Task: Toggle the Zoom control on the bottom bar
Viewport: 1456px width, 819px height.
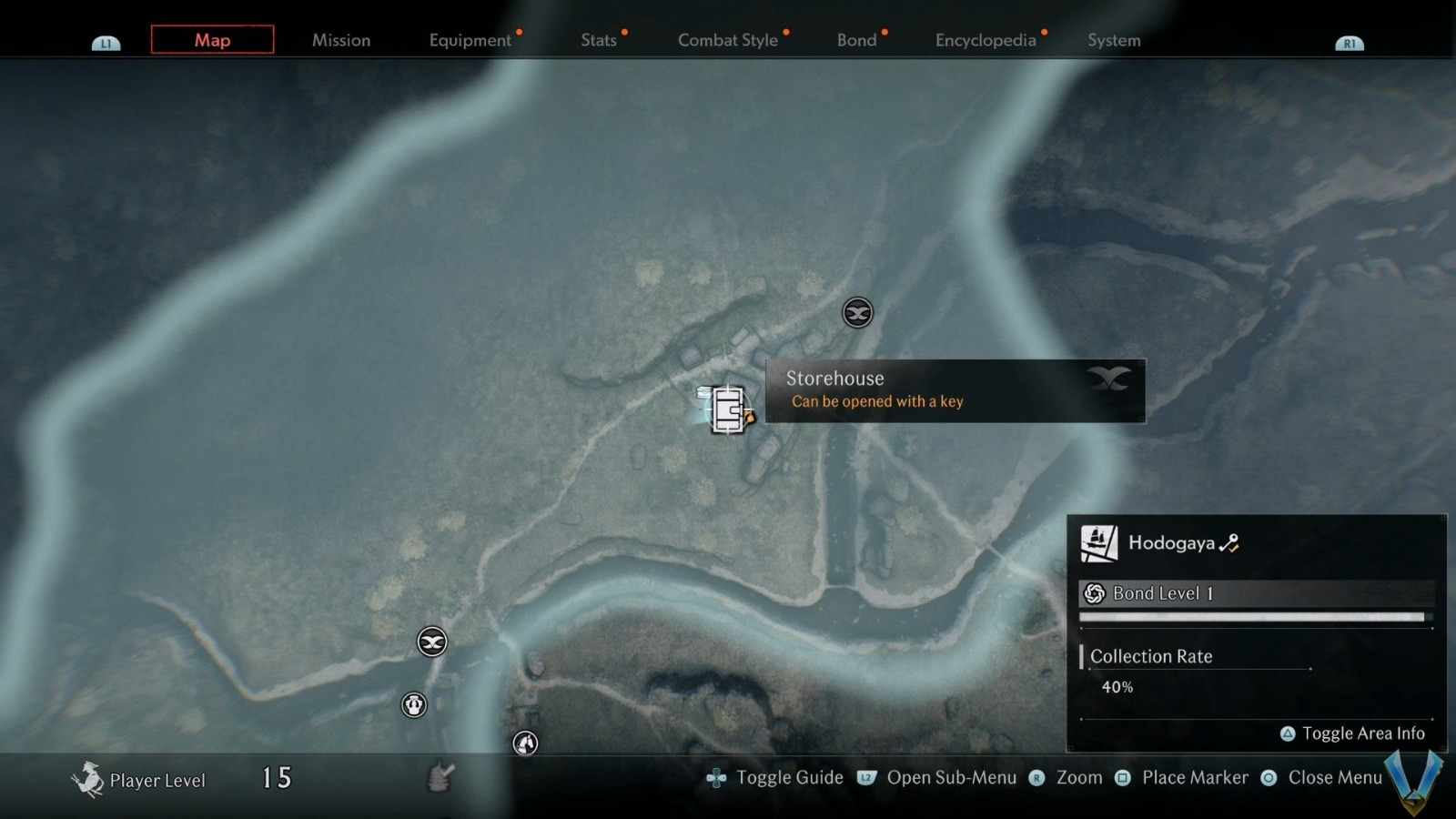Action: coord(1078,778)
